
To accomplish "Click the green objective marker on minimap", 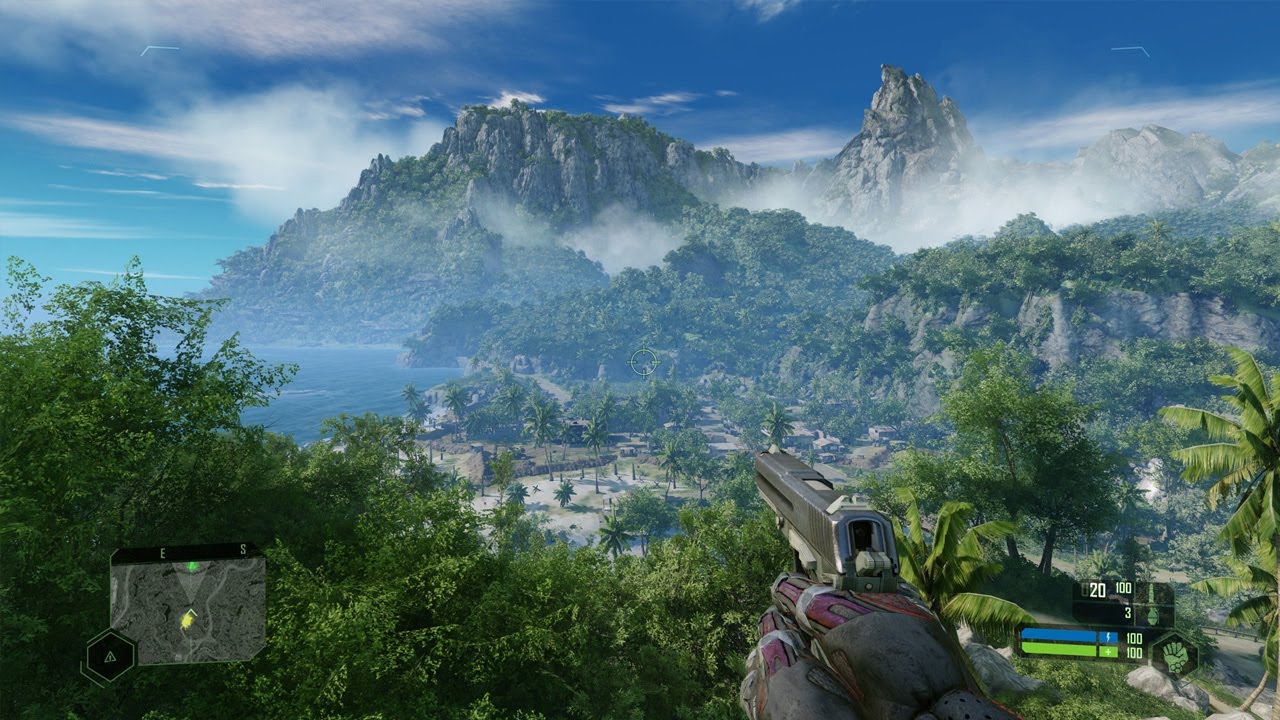I will 192,566.
